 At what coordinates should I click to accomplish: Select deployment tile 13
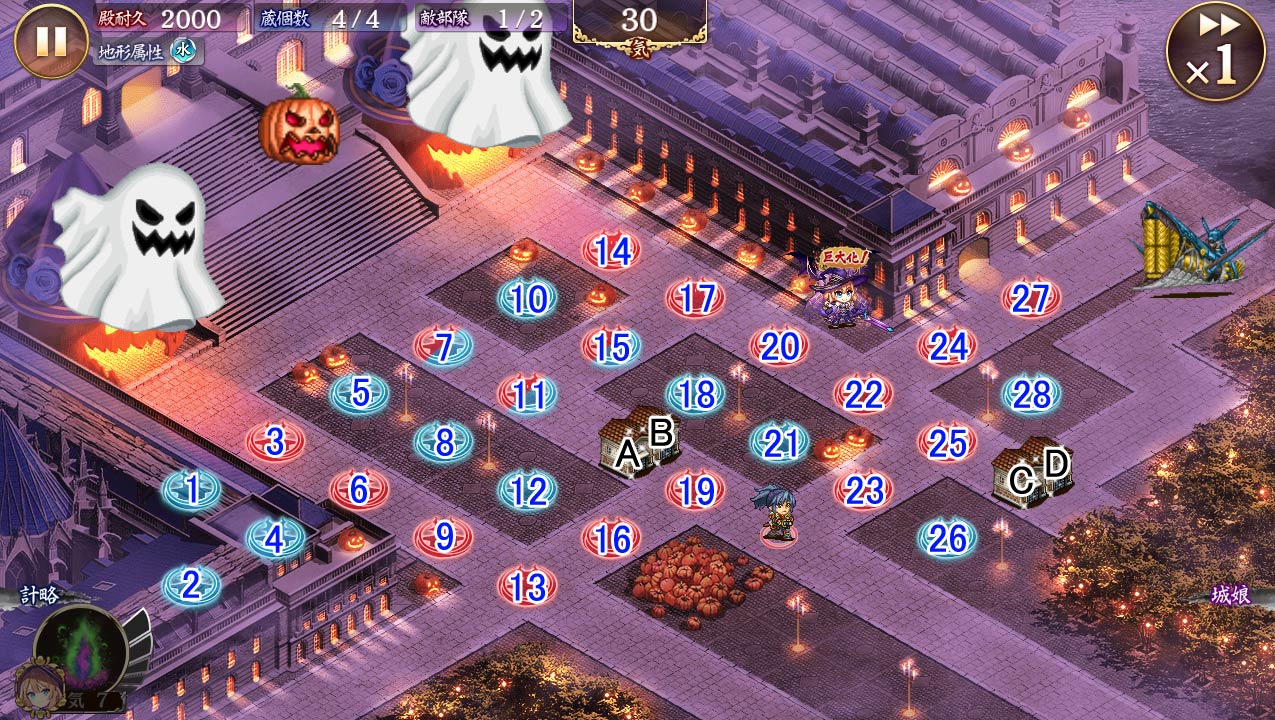click(x=527, y=585)
